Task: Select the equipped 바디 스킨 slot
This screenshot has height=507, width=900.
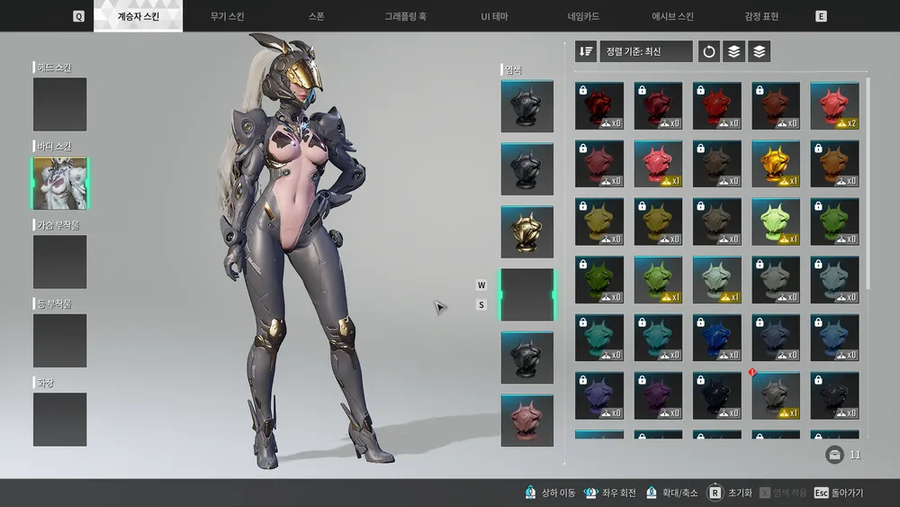Action: pos(60,183)
